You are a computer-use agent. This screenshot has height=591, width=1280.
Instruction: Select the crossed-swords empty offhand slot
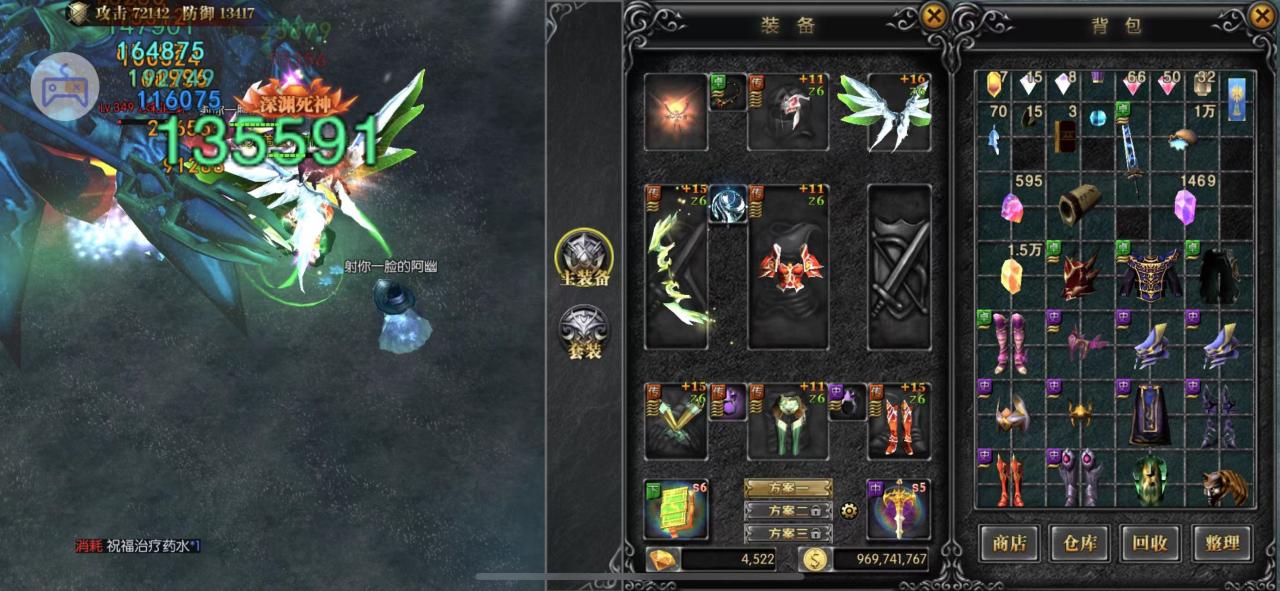899,266
